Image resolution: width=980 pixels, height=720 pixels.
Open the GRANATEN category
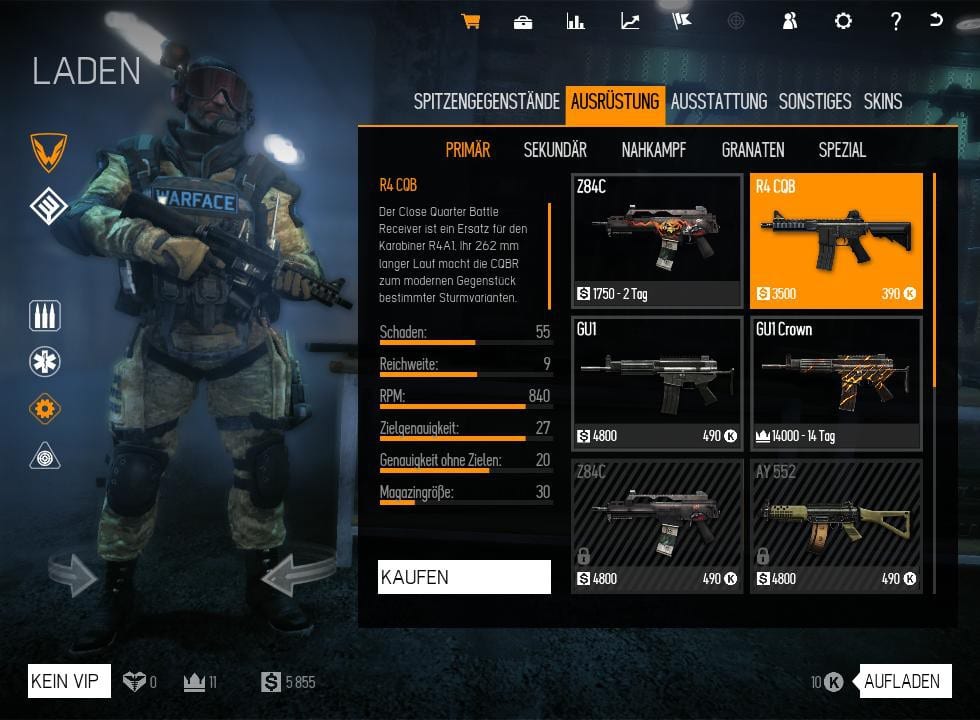753,150
